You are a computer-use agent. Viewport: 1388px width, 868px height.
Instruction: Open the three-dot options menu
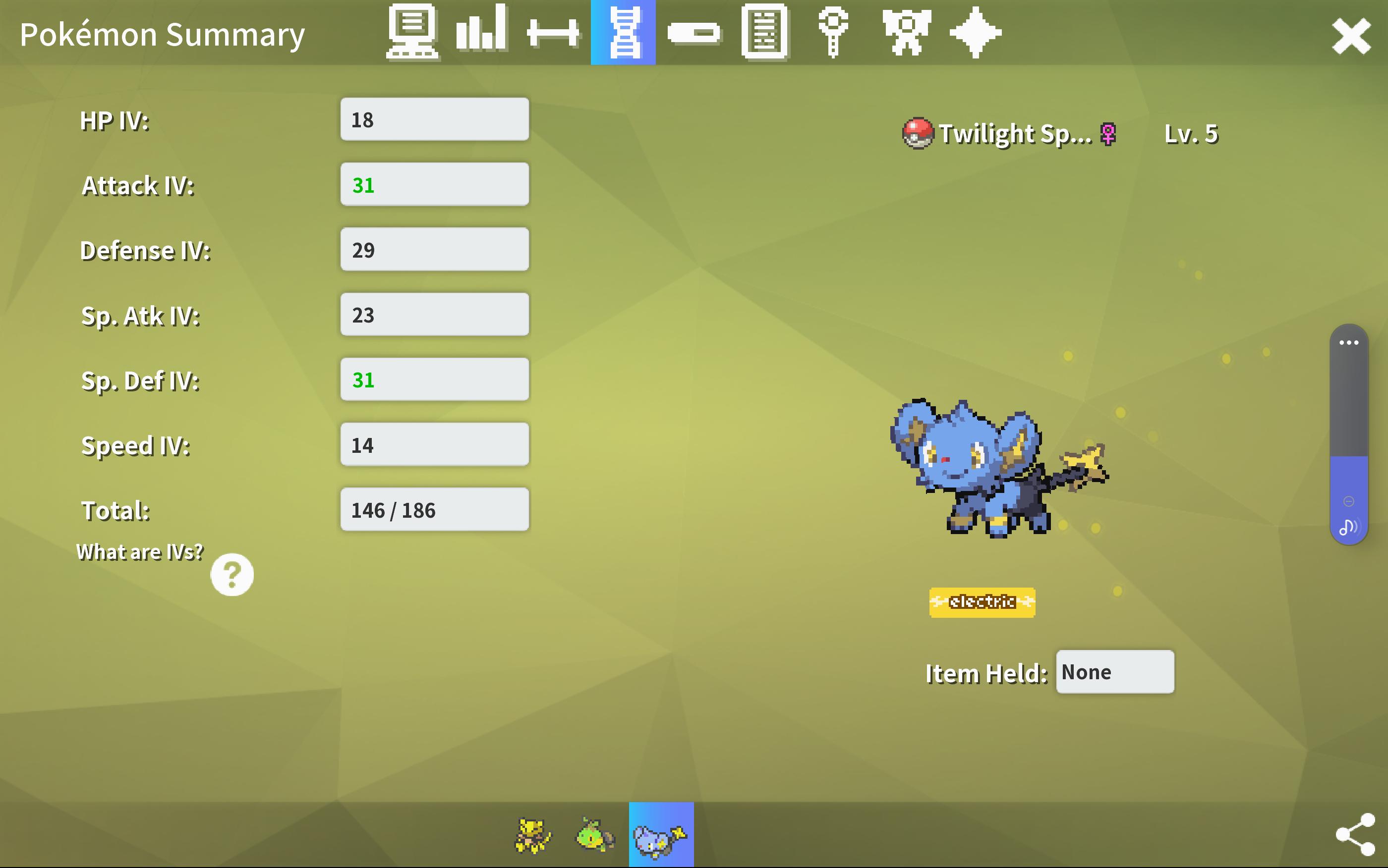[x=1349, y=342]
